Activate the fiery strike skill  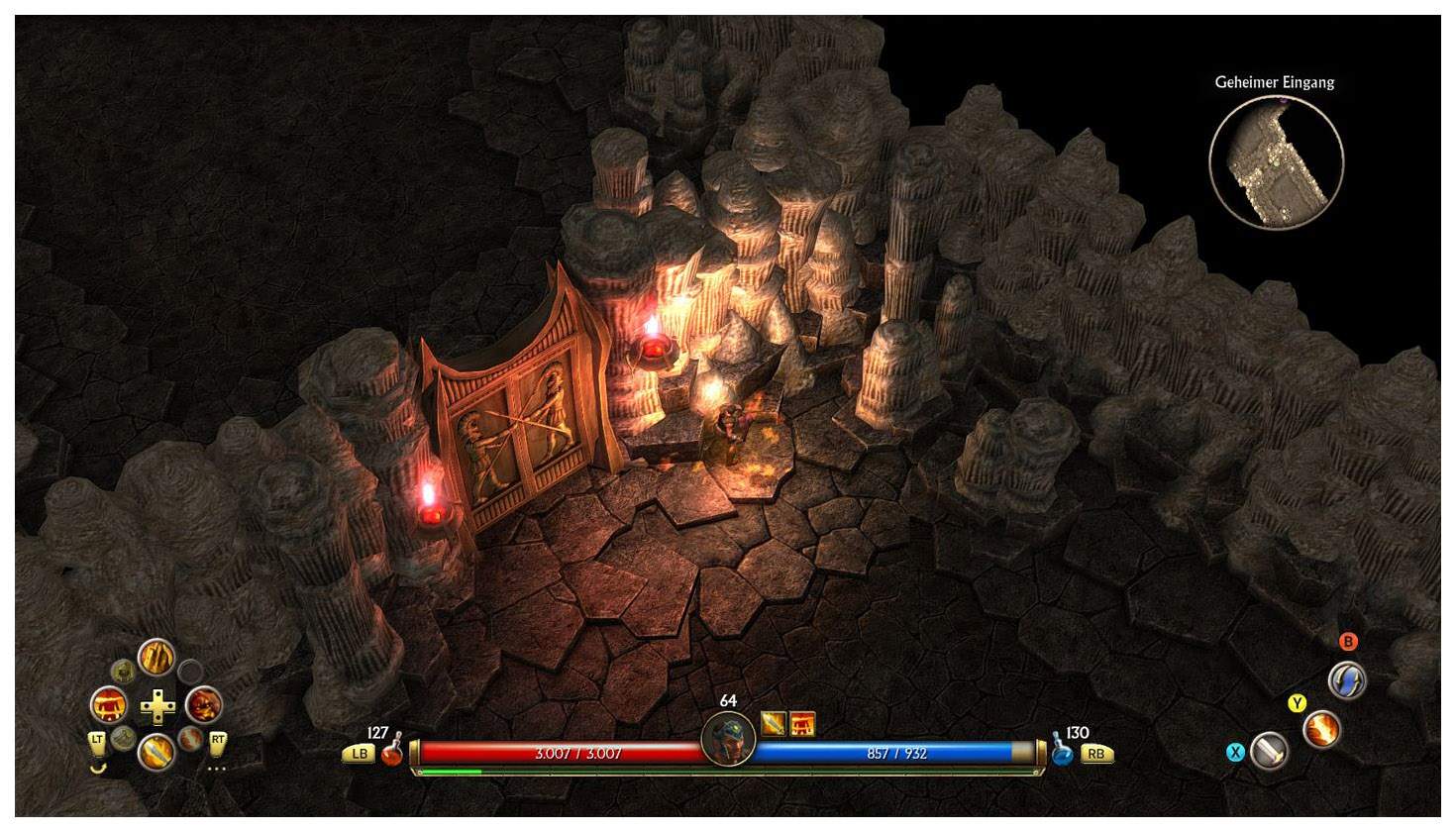click(x=1321, y=730)
